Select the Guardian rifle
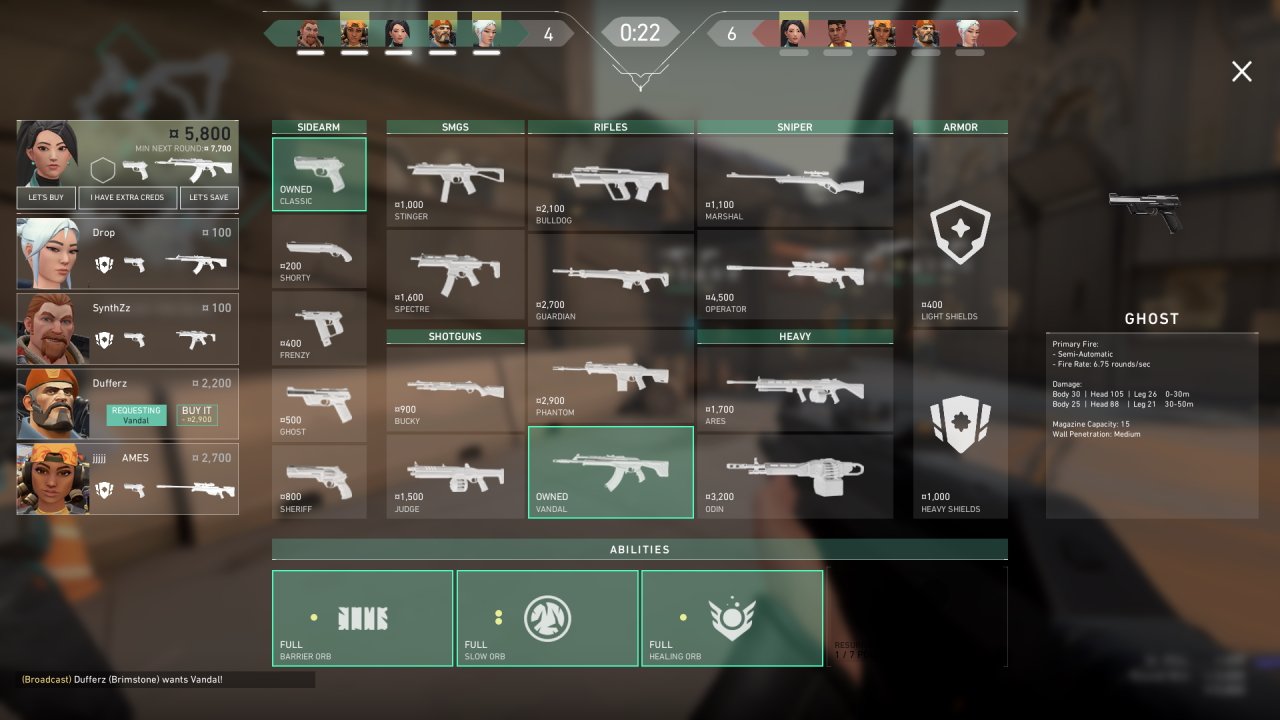 click(x=610, y=278)
